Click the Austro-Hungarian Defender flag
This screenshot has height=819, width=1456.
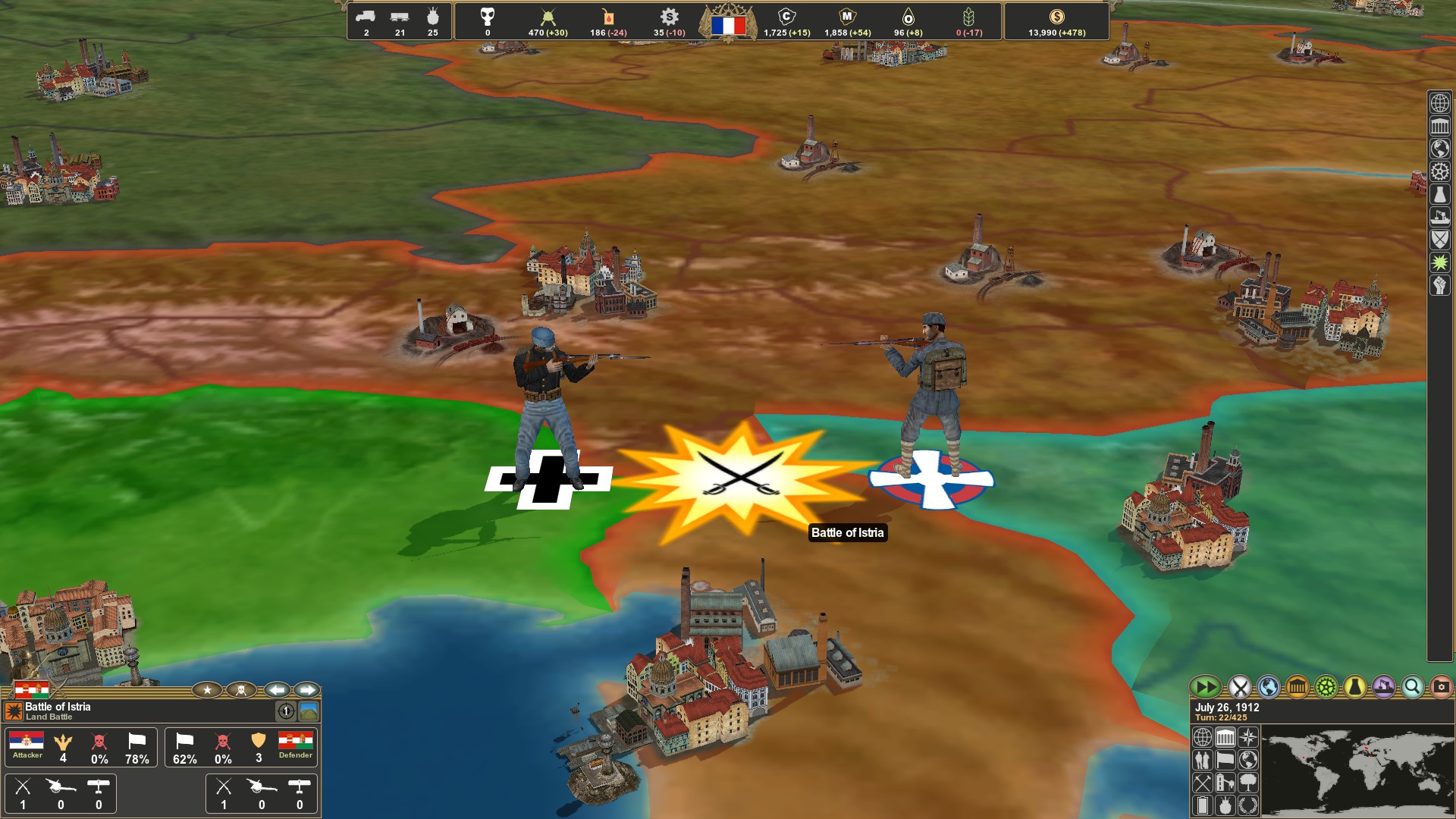tap(304, 742)
